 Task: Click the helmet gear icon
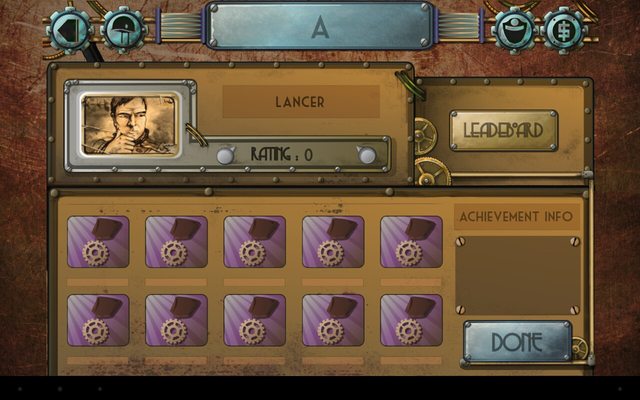[x=123, y=28]
